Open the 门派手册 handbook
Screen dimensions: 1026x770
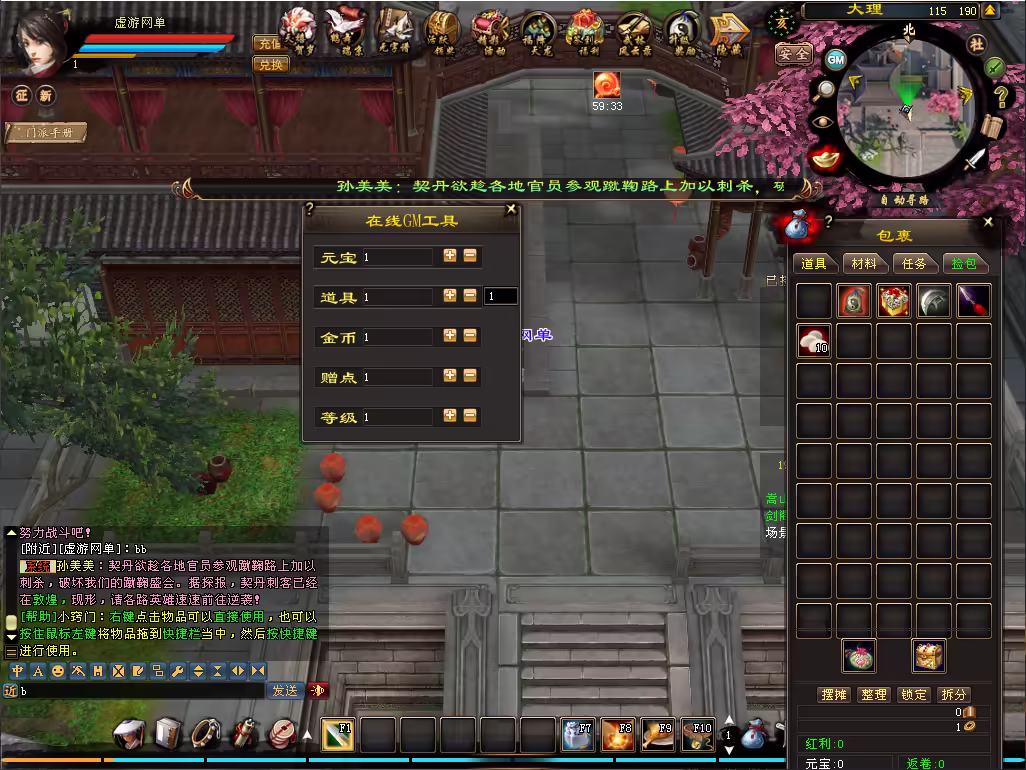[x=47, y=132]
